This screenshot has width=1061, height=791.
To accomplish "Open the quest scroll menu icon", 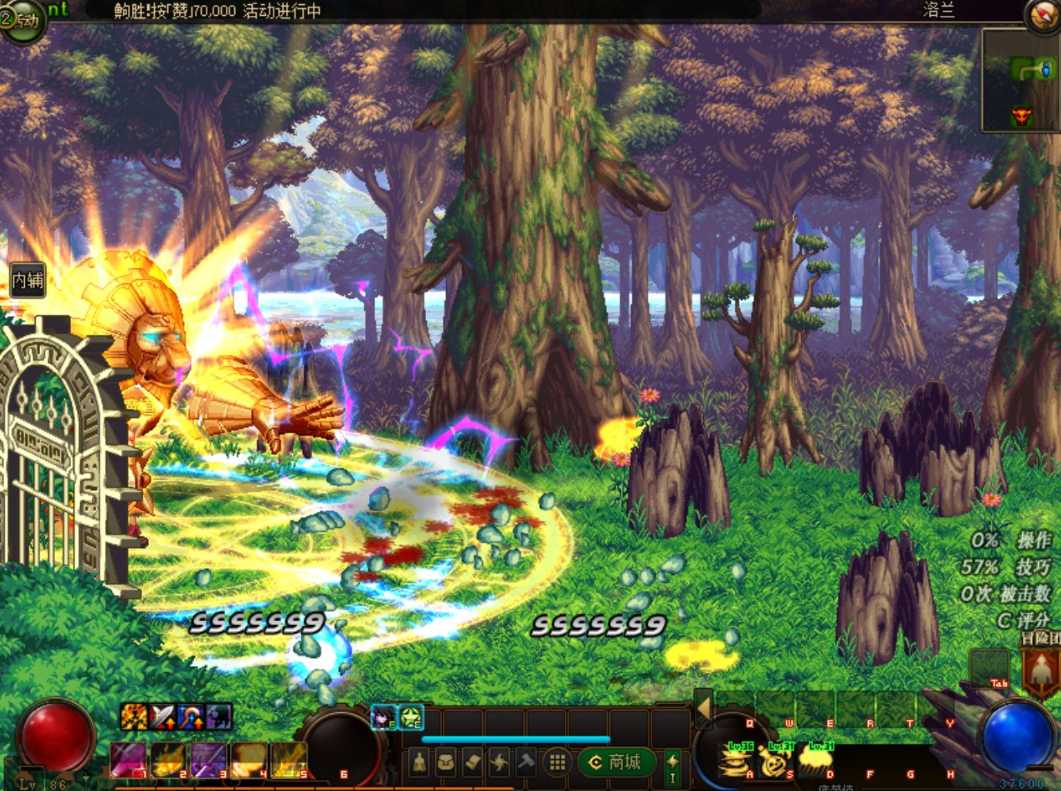I will point(472,763).
